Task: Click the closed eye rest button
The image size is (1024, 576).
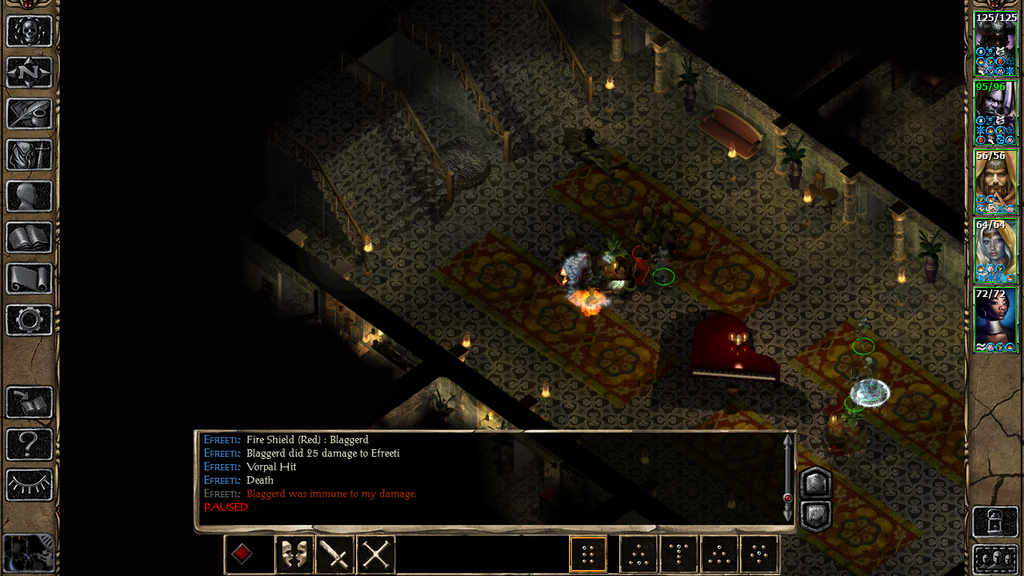Action: pyautogui.click(x=29, y=484)
